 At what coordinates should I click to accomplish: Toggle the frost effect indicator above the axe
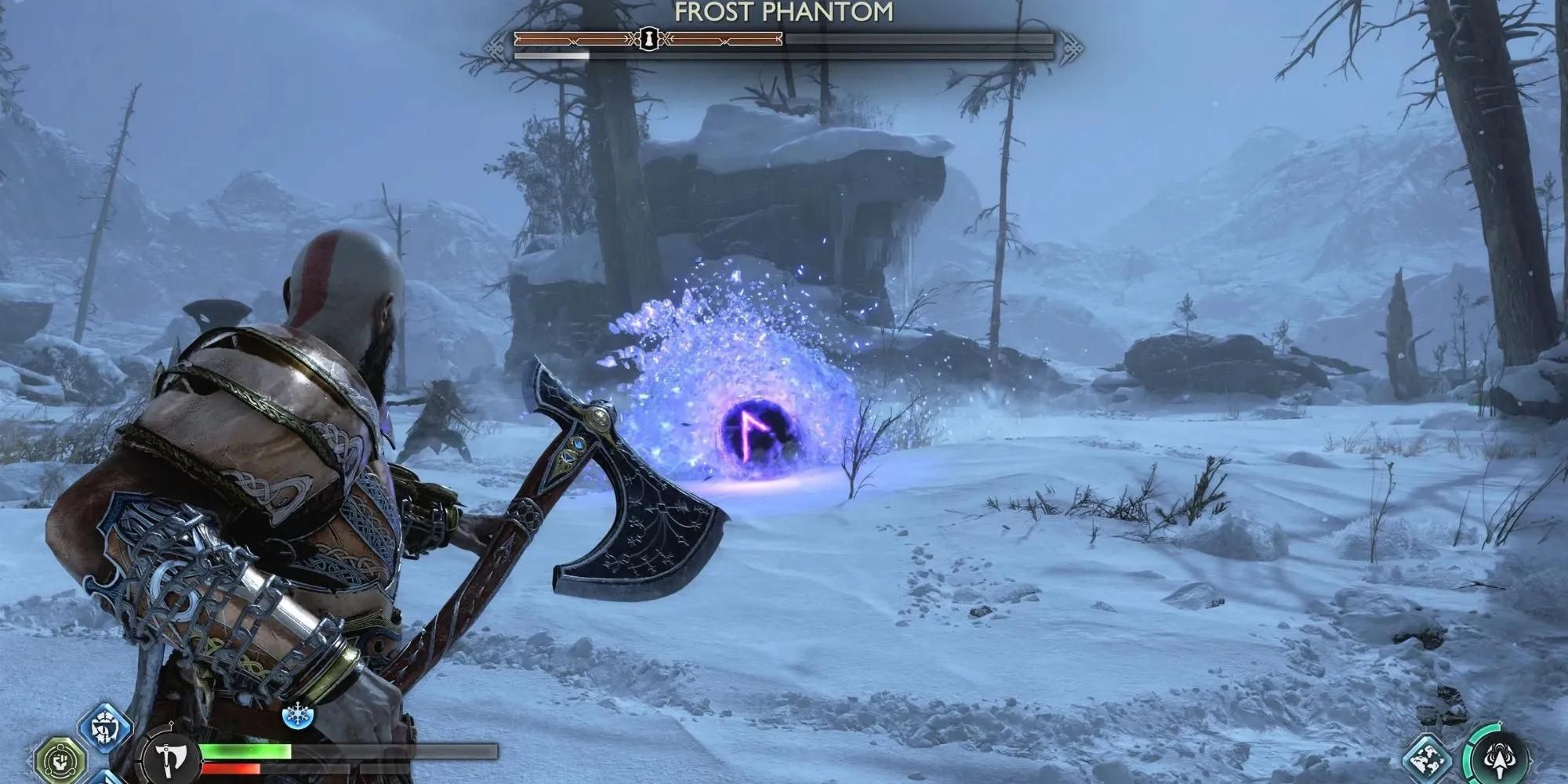coord(298,714)
